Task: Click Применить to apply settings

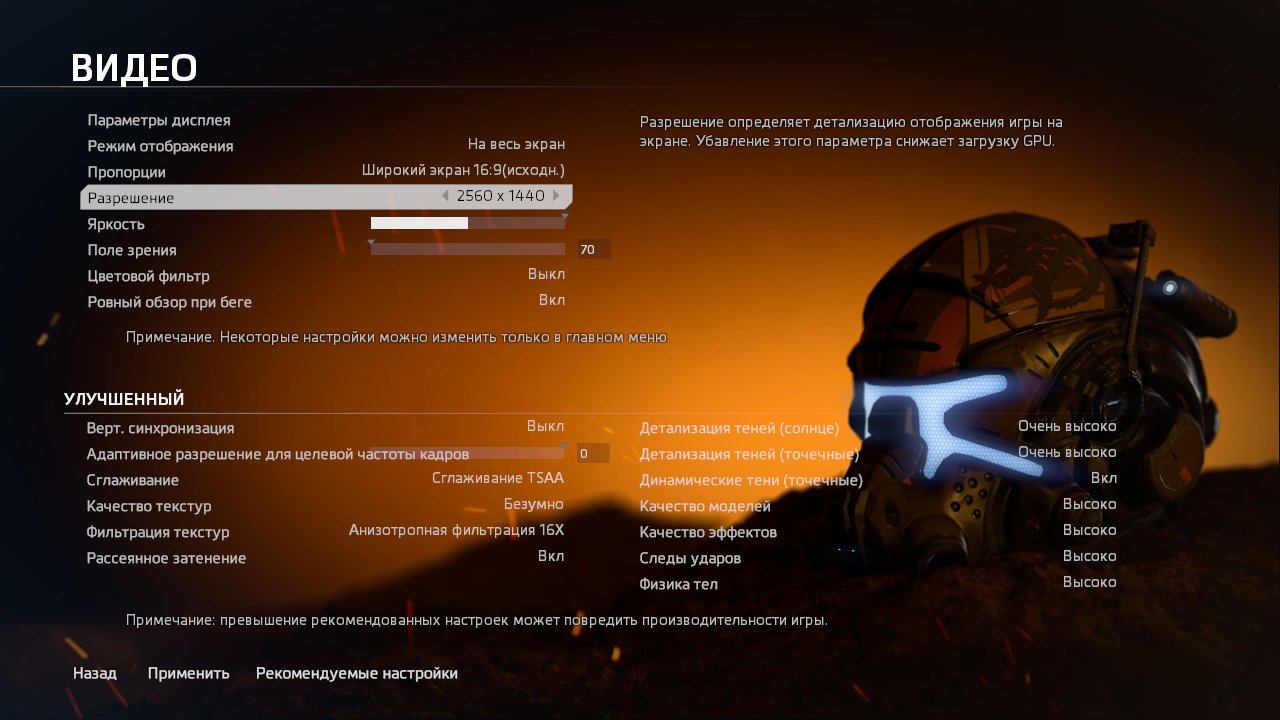Action: tap(188, 673)
